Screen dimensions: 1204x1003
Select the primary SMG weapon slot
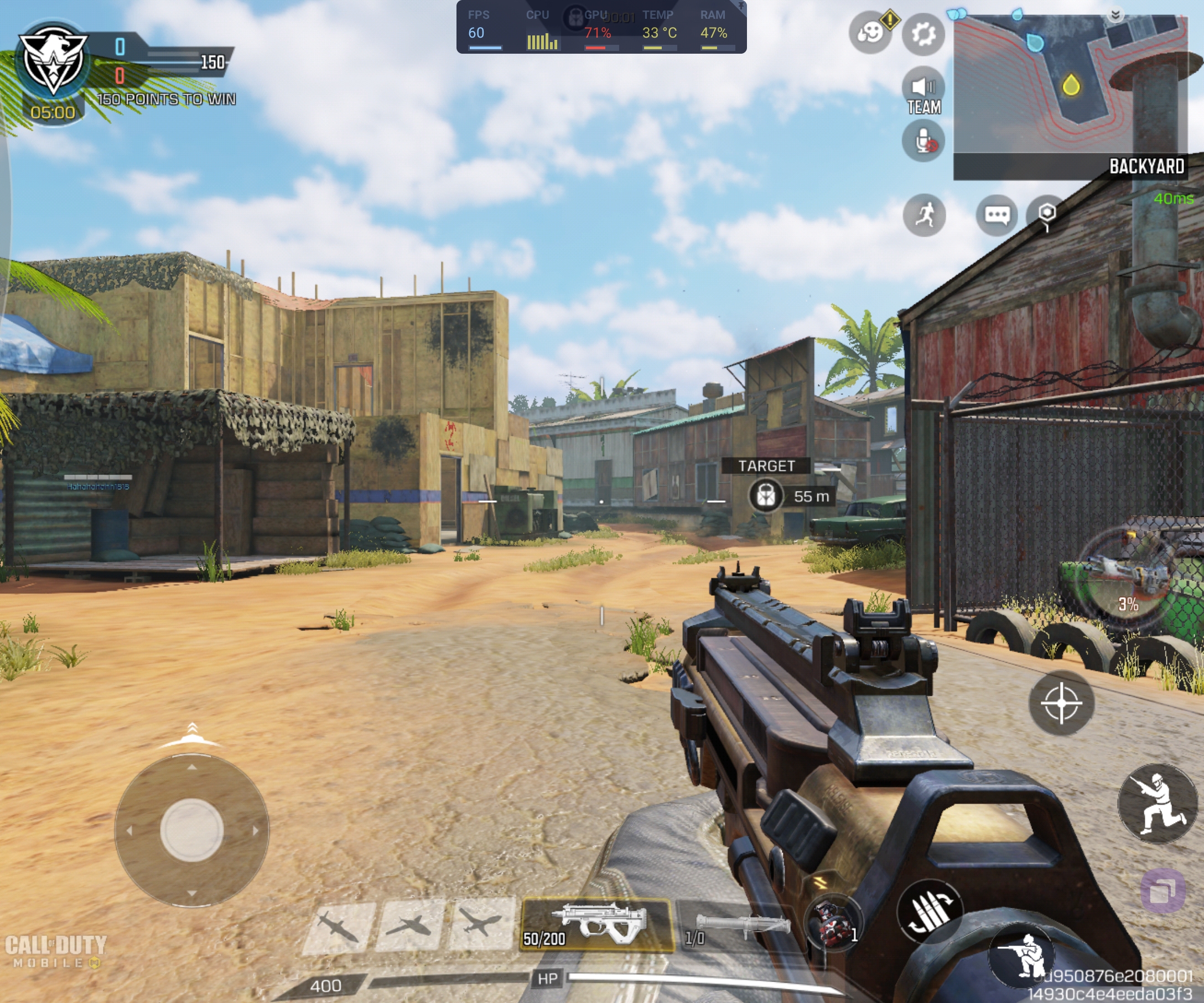pos(596,925)
